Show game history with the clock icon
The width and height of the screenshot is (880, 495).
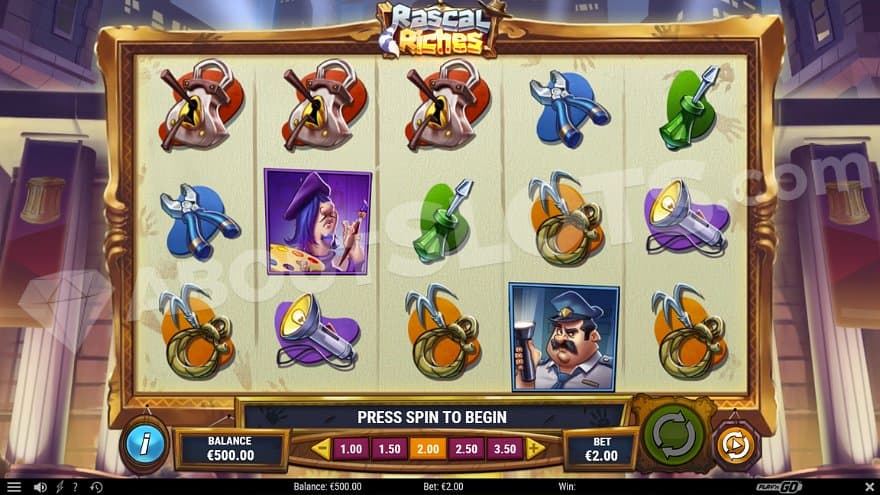(x=95, y=487)
